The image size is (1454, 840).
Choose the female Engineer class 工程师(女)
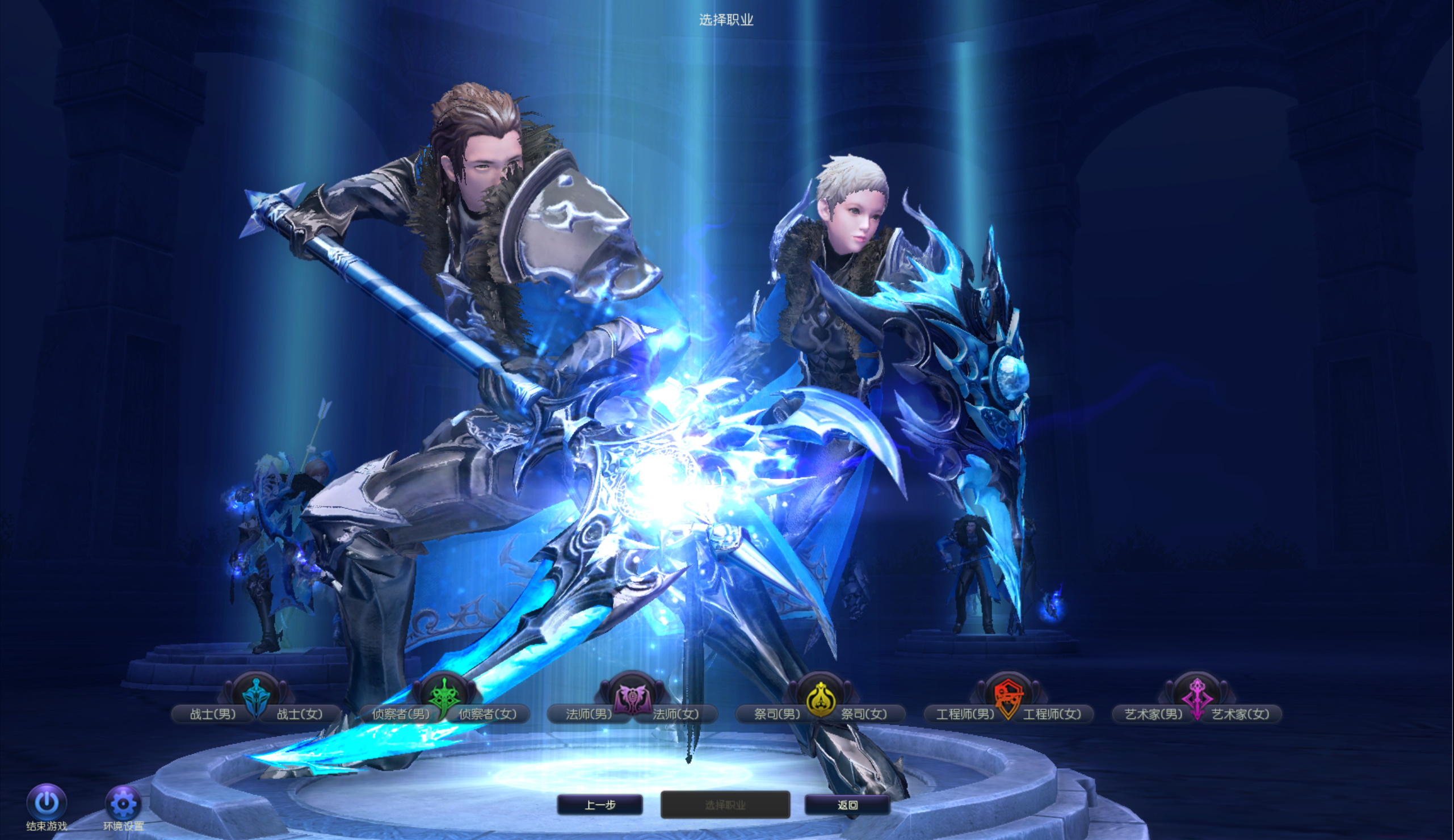(x=1052, y=714)
